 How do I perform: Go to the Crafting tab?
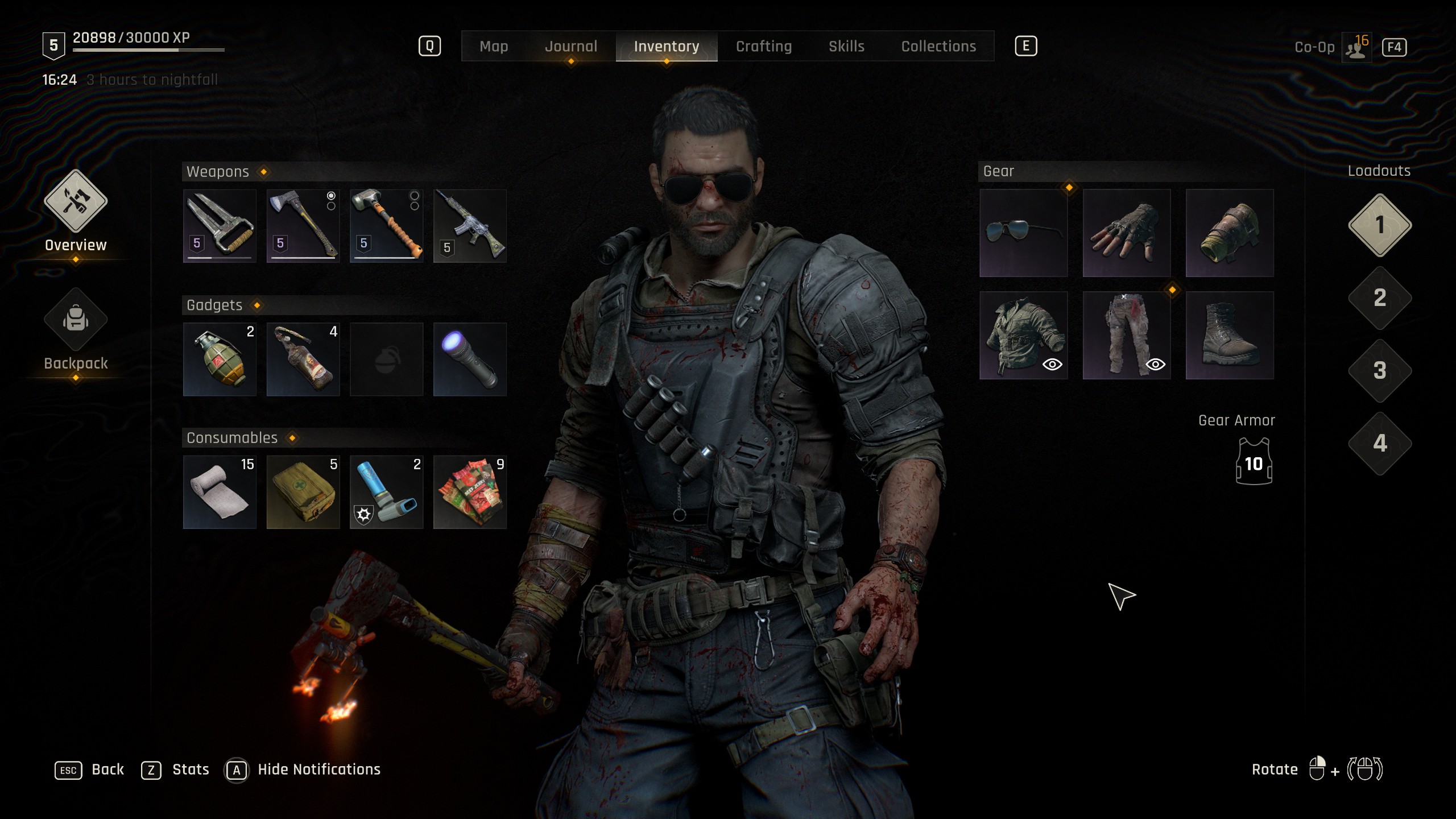(x=763, y=47)
